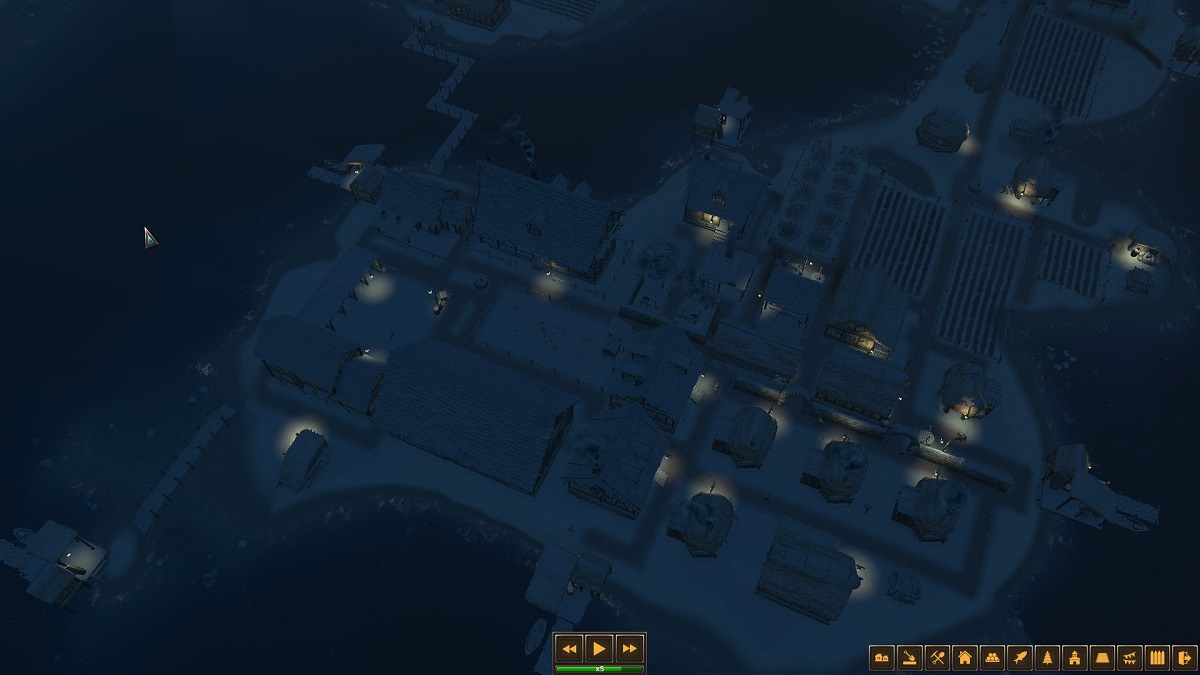Open the pine tree category
Image resolution: width=1200 pixels, height=675 pixels.
coord(1048,657)
